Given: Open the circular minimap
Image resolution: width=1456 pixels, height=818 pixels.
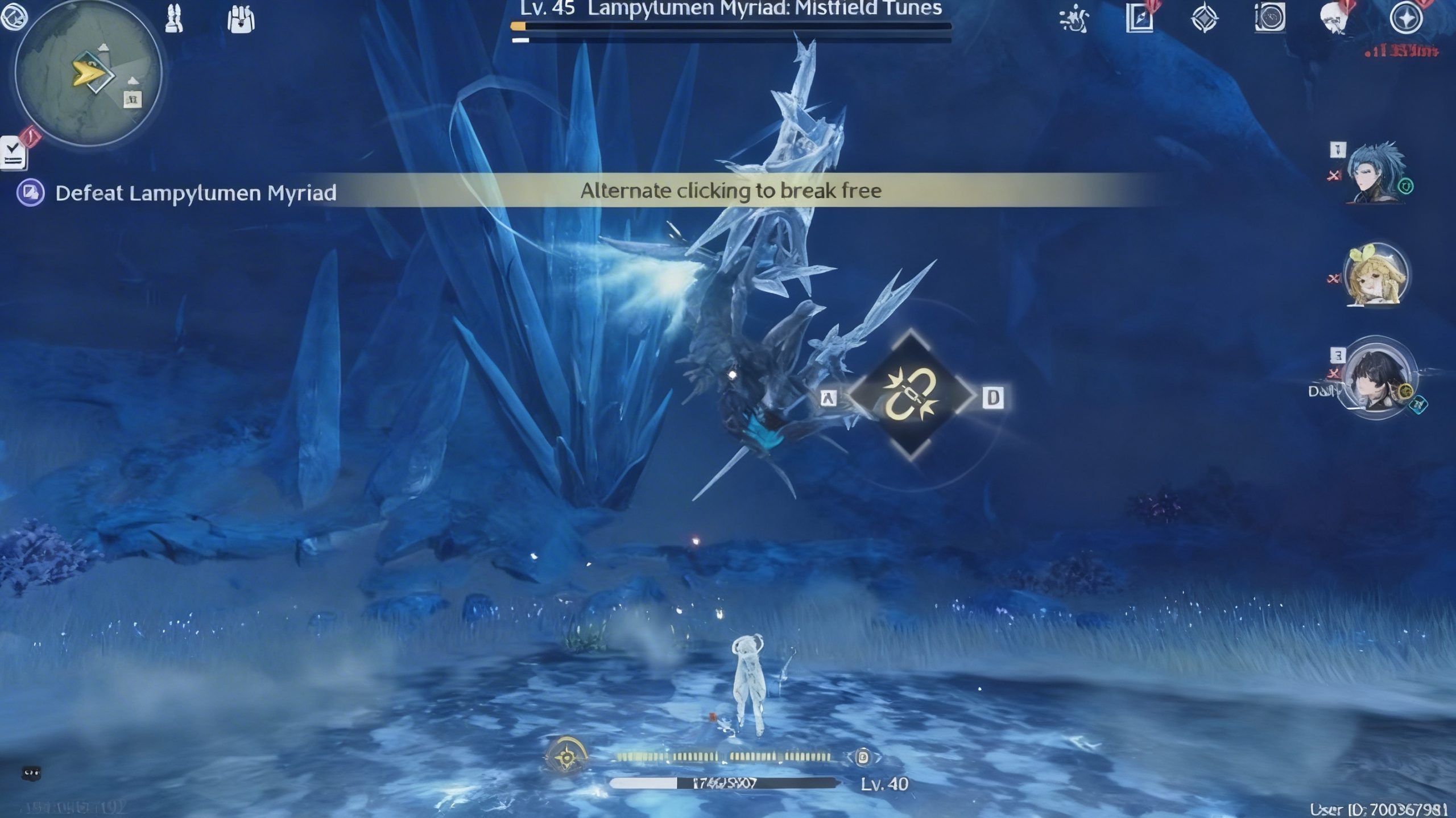Looking at the screenshot, I should click(x=88, y=74).
